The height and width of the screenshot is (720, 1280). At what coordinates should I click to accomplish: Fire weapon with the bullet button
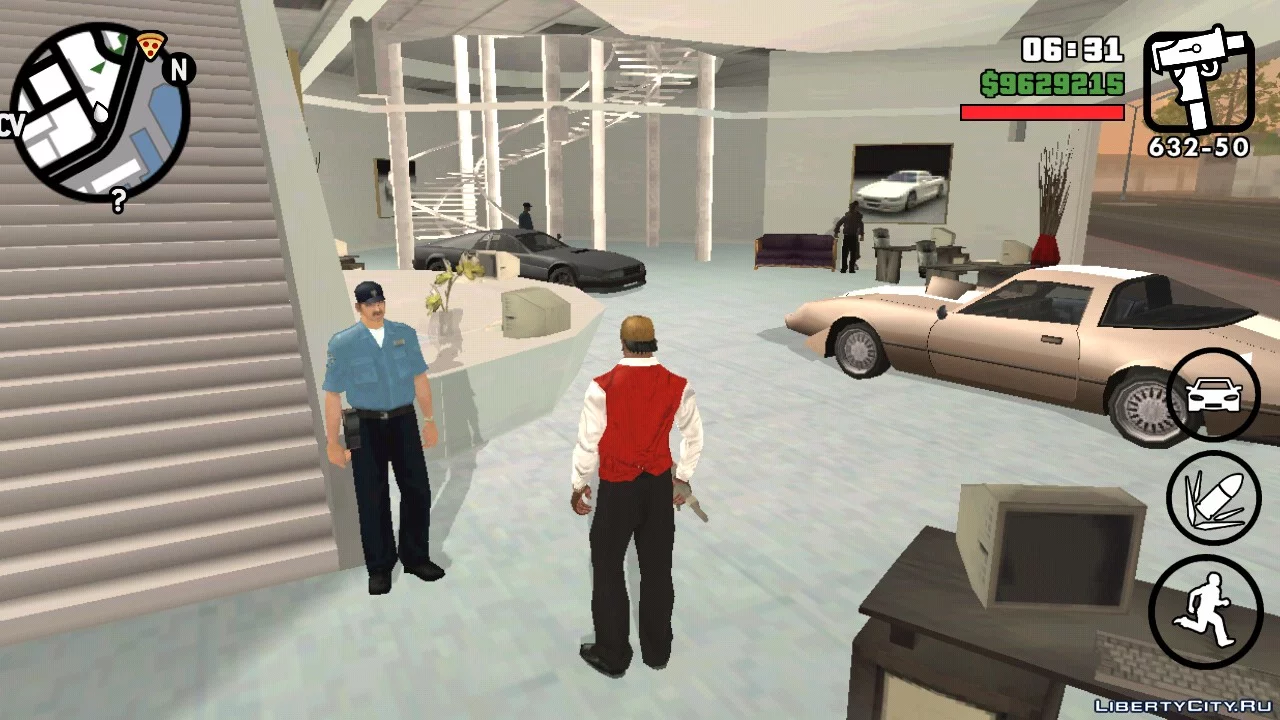[1213, 498]
